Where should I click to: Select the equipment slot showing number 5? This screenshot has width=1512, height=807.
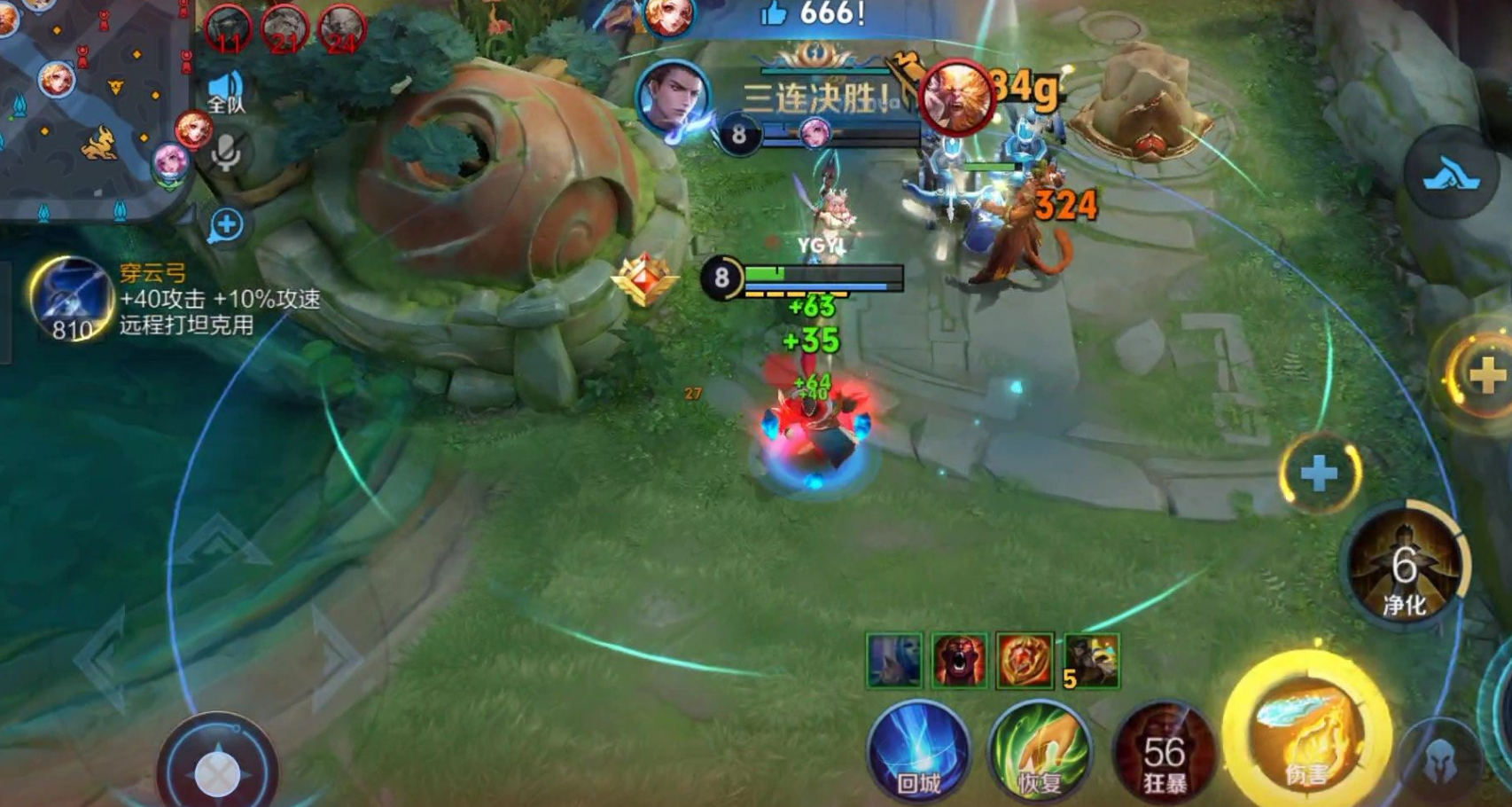click(x=1092, y=661)
